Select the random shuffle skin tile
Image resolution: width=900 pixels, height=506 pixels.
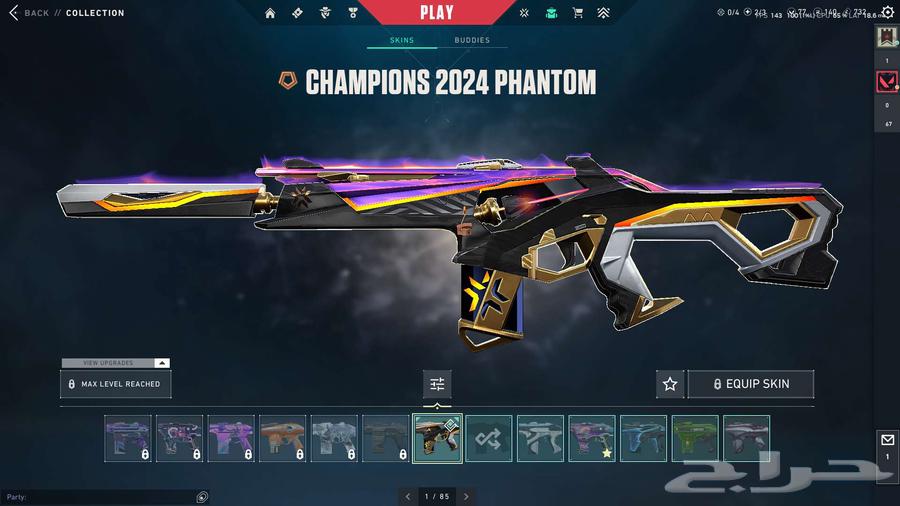[x=489, y=438]
